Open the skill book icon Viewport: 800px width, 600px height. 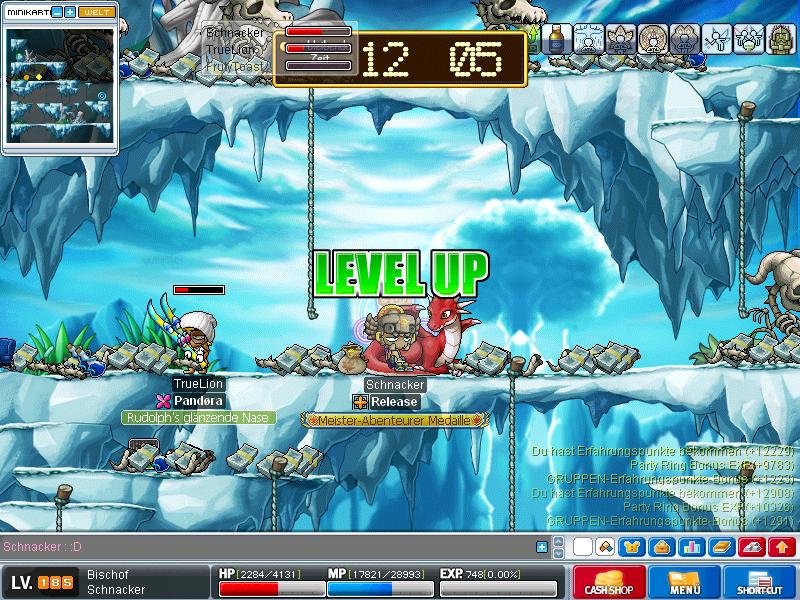click(x=721, y=547)
